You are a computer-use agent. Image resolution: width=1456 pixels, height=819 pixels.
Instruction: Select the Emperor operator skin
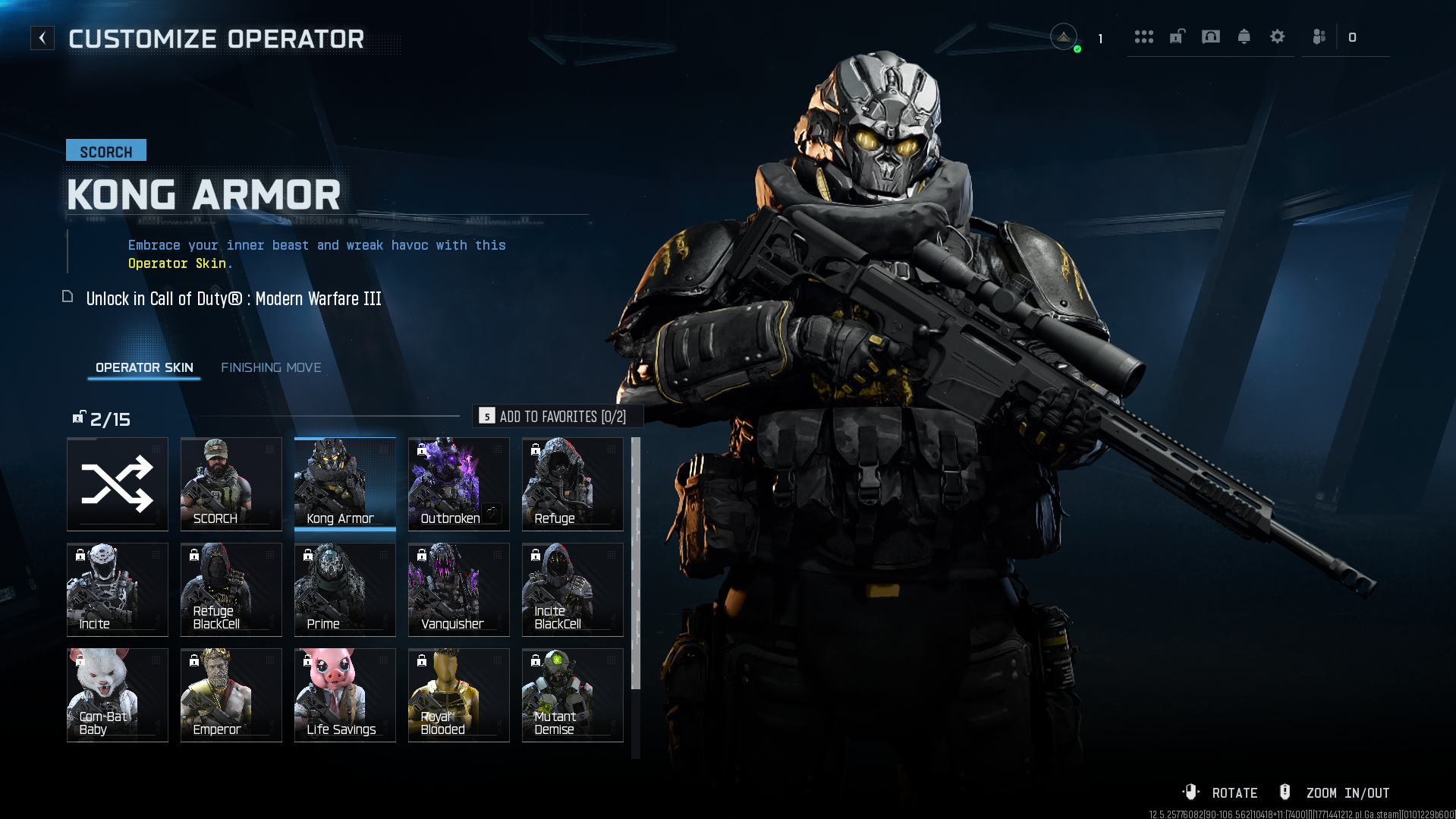click(x=231, y=695)
